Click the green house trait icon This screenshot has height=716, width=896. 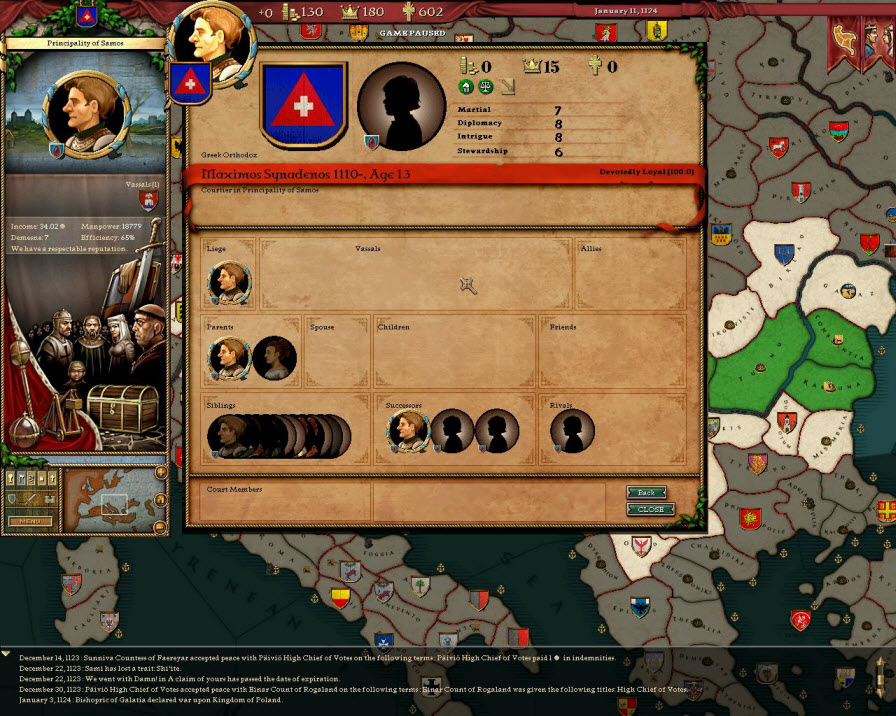467,87
